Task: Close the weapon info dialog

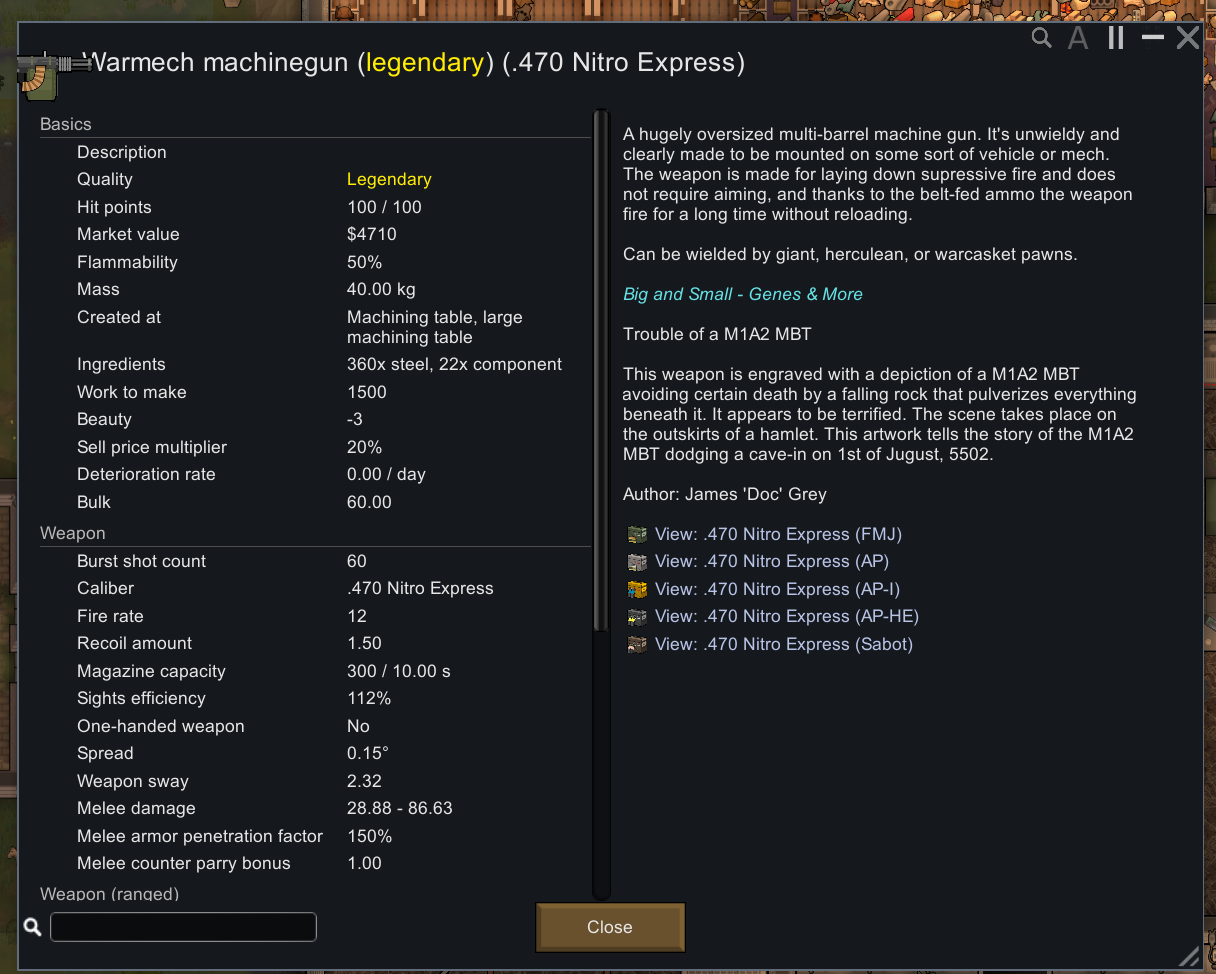Action: click(x=610, y=927)
